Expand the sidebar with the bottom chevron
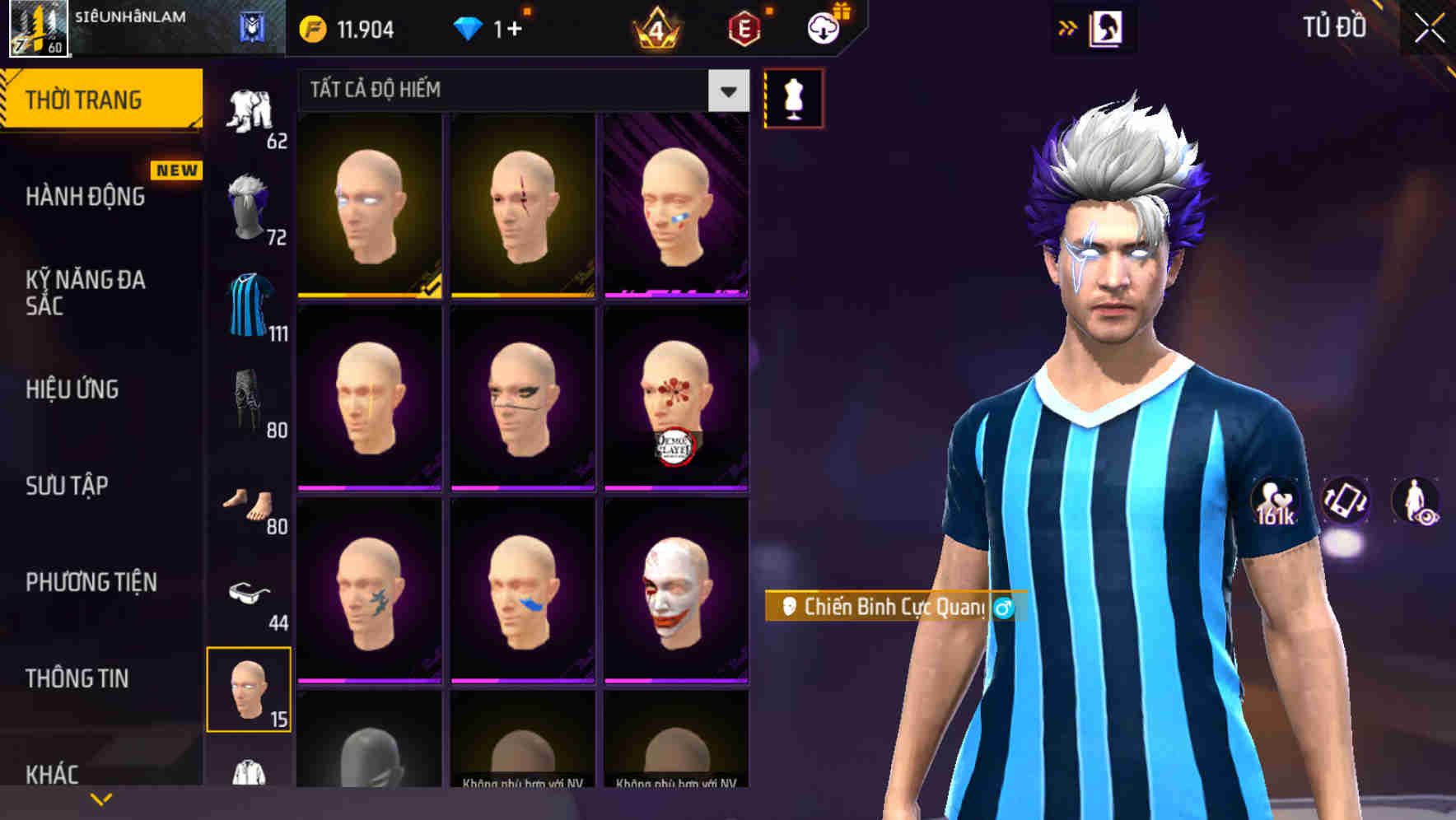This screenshot has width=1456, height=820. [101, 798]
